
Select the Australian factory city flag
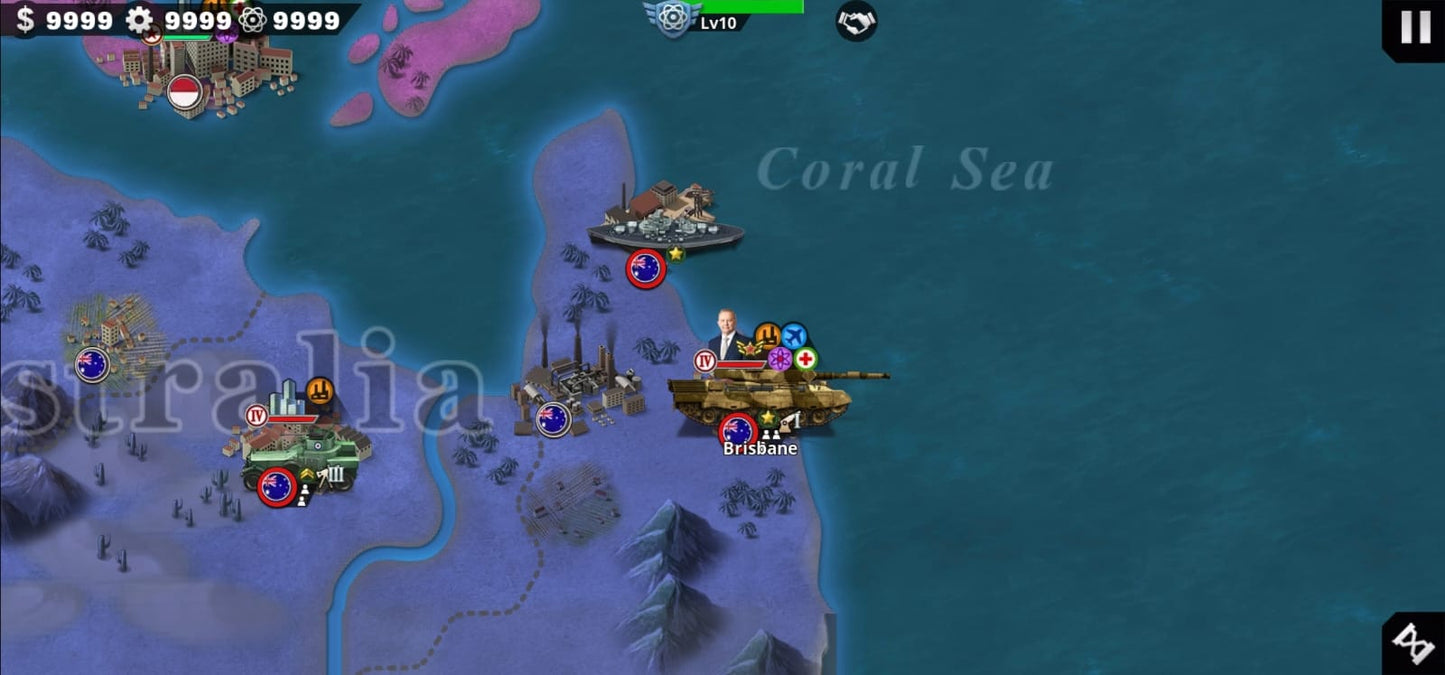(x=552, y=419)
